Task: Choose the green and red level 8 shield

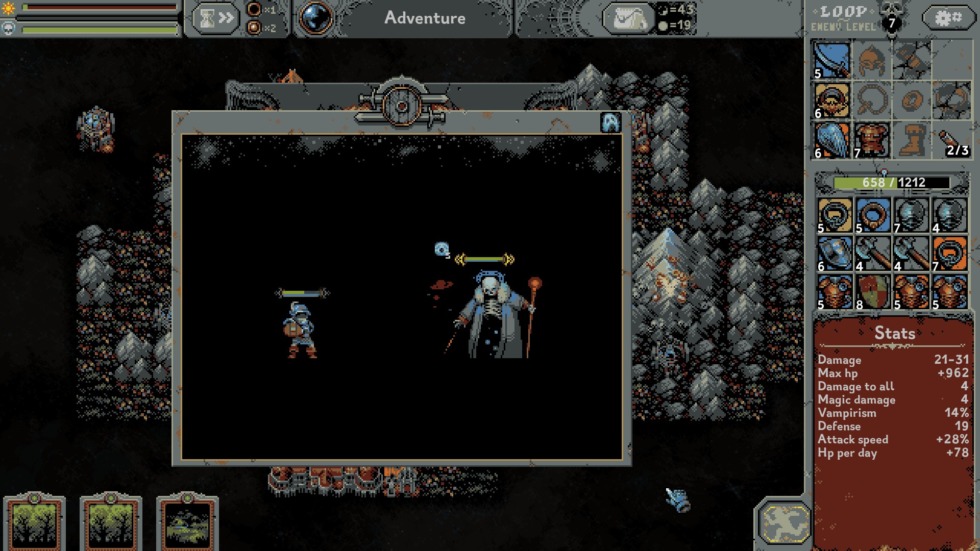Action: coord(872,293)
